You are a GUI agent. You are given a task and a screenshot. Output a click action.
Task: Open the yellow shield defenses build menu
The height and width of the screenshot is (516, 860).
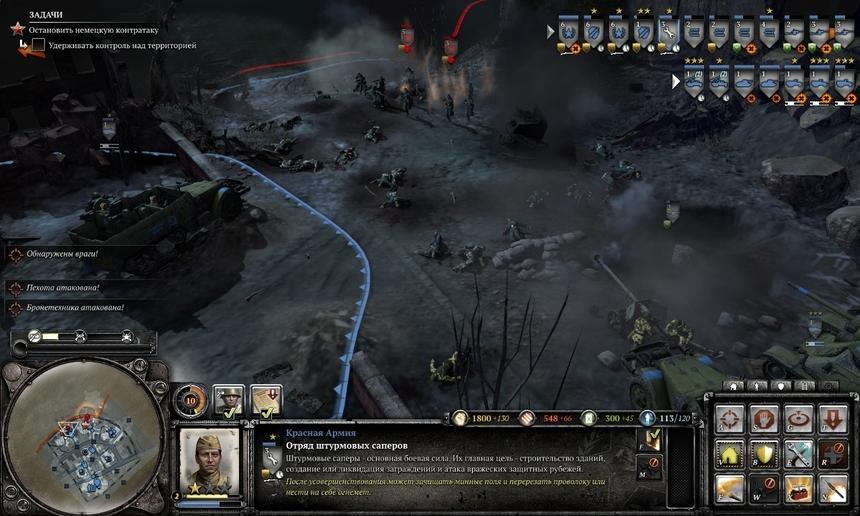click(764, 454)
